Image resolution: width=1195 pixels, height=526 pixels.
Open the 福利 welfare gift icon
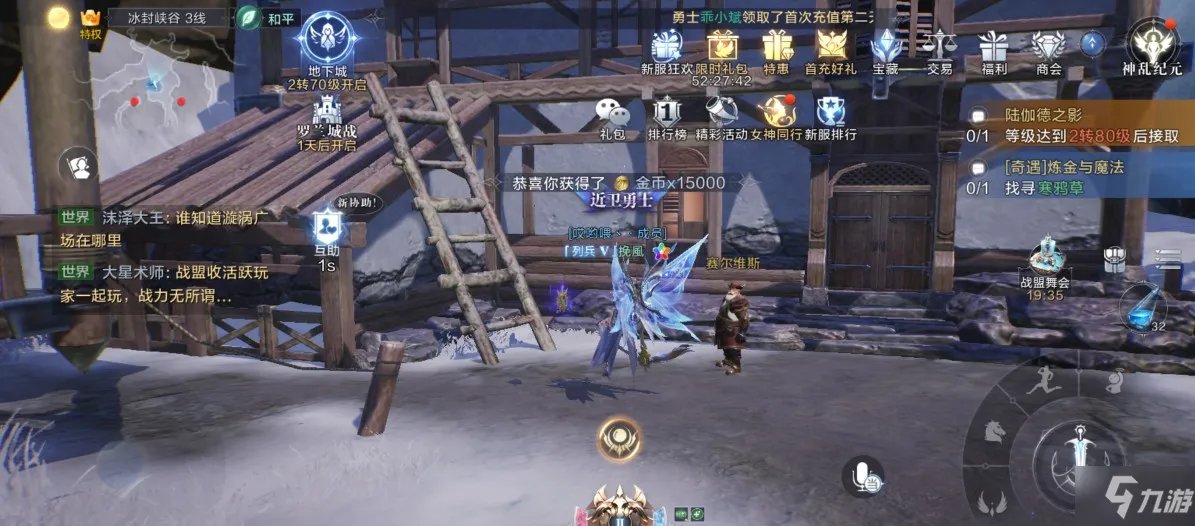click(x=993, y=47)
